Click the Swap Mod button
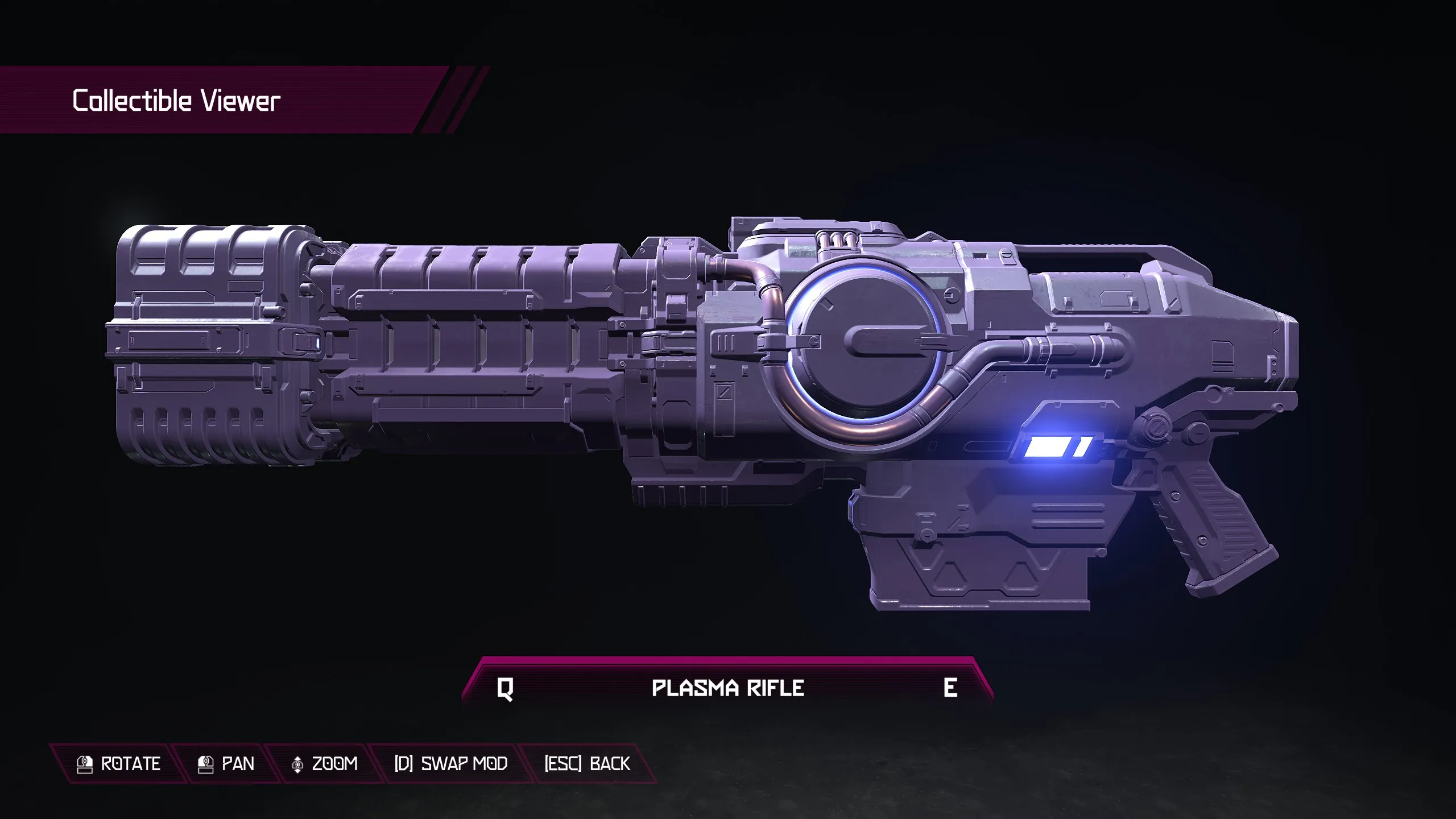The width and height of the screenshot is (1456, 819). (x=451, y=763)
